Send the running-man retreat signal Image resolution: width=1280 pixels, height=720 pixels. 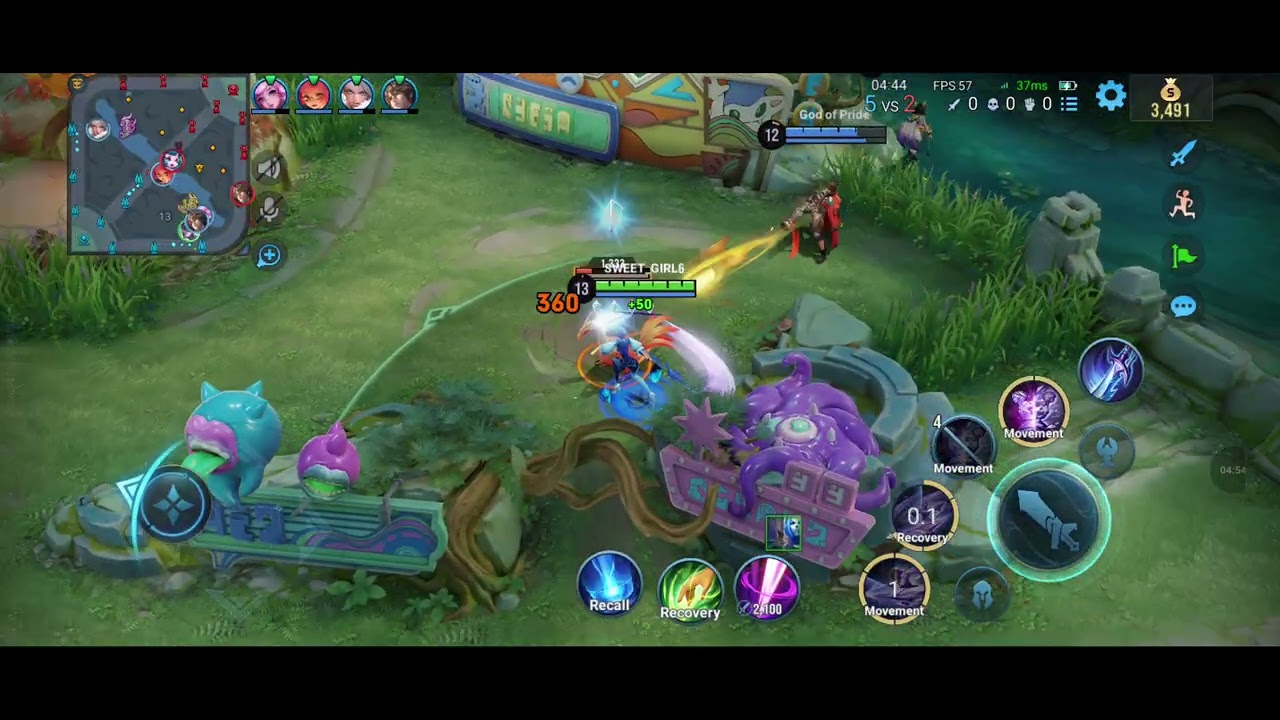tap(1183, 204)
